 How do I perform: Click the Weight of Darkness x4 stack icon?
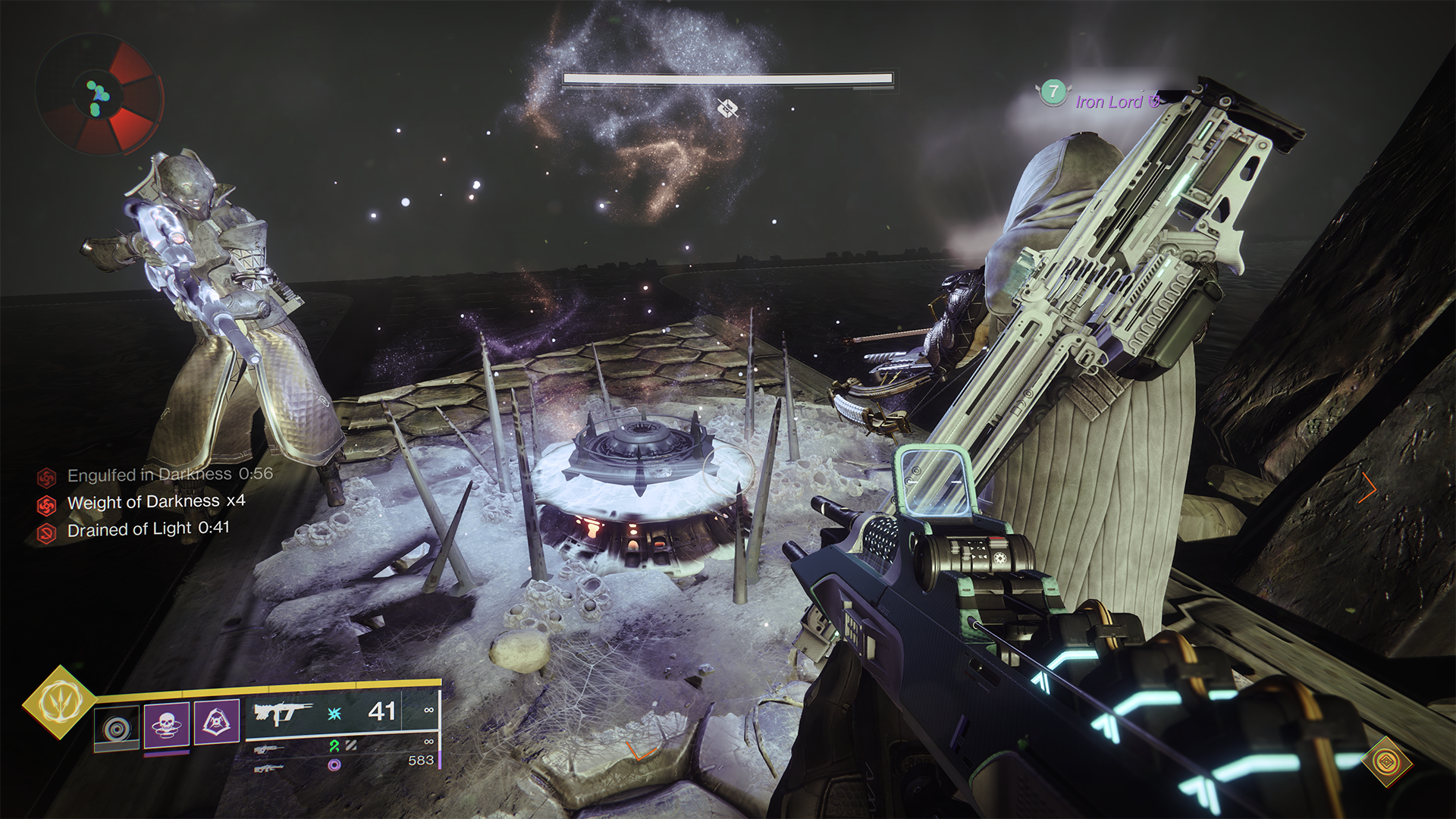click(46, 501)
